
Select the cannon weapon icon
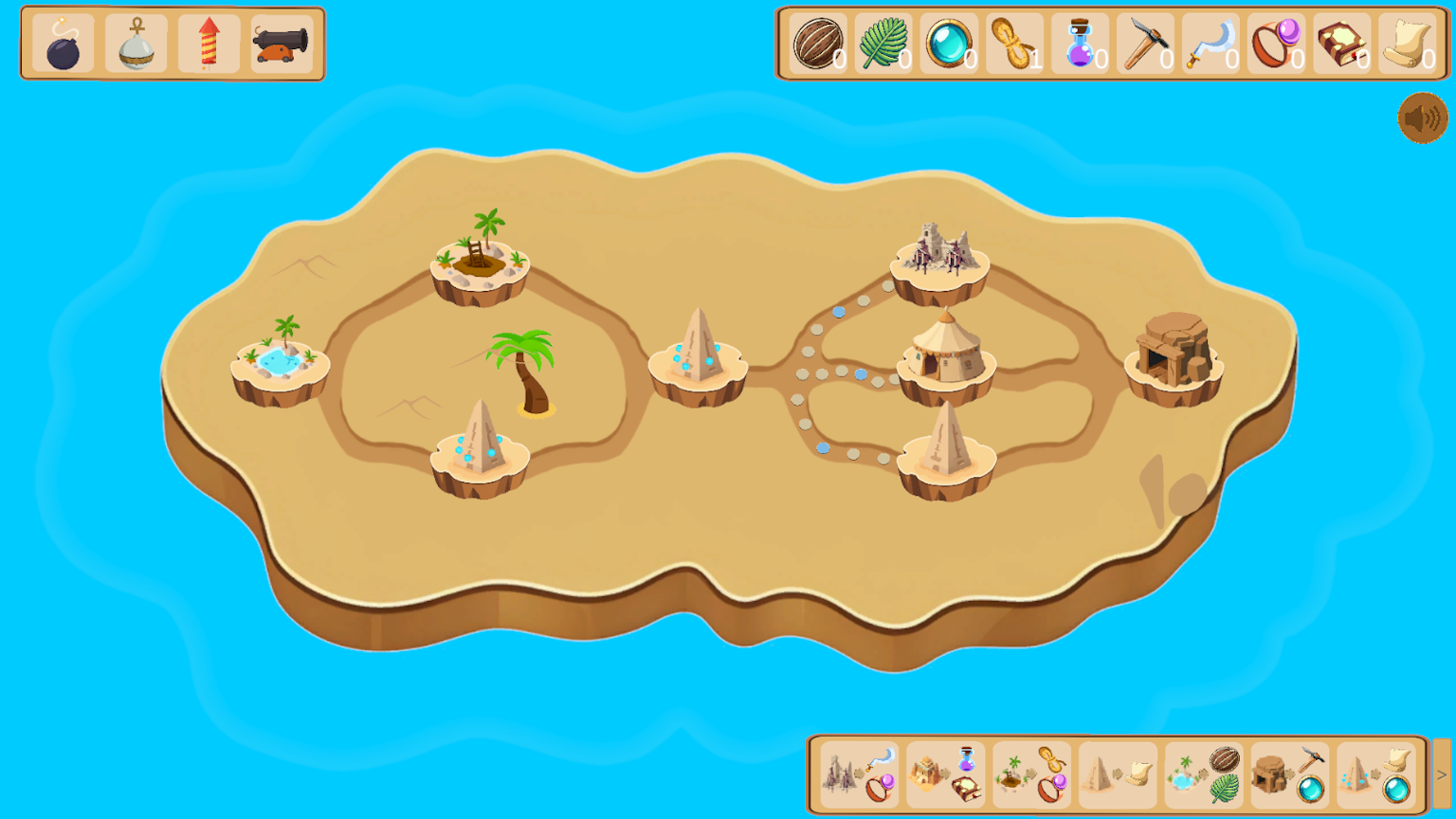pos(282,42)
